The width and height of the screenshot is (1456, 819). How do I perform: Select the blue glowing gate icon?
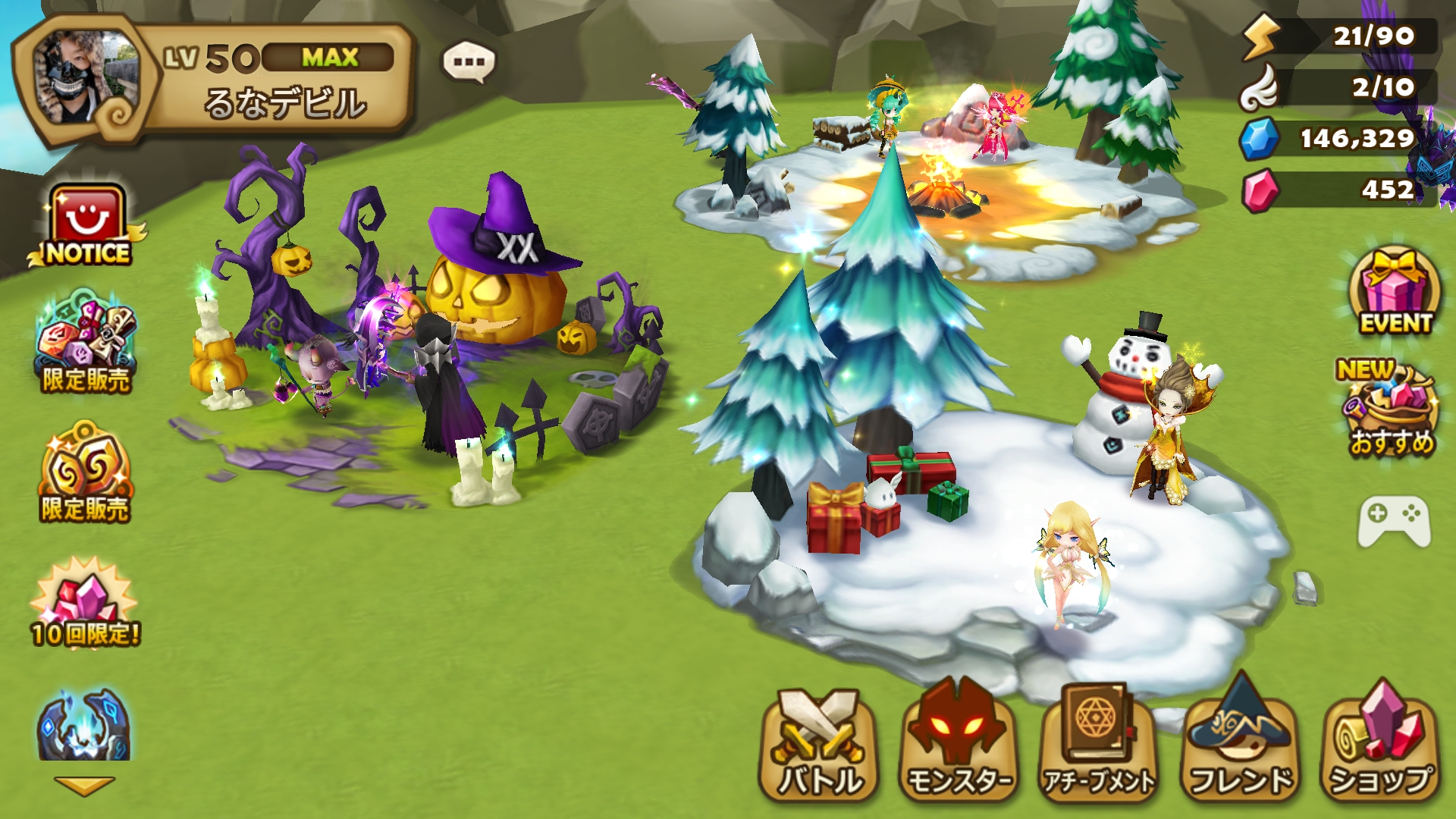click(x=83, y=726)
